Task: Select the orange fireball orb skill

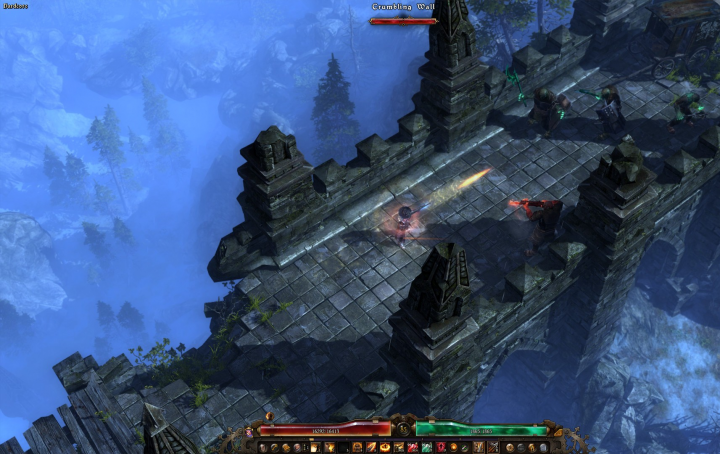Action: 453,448
